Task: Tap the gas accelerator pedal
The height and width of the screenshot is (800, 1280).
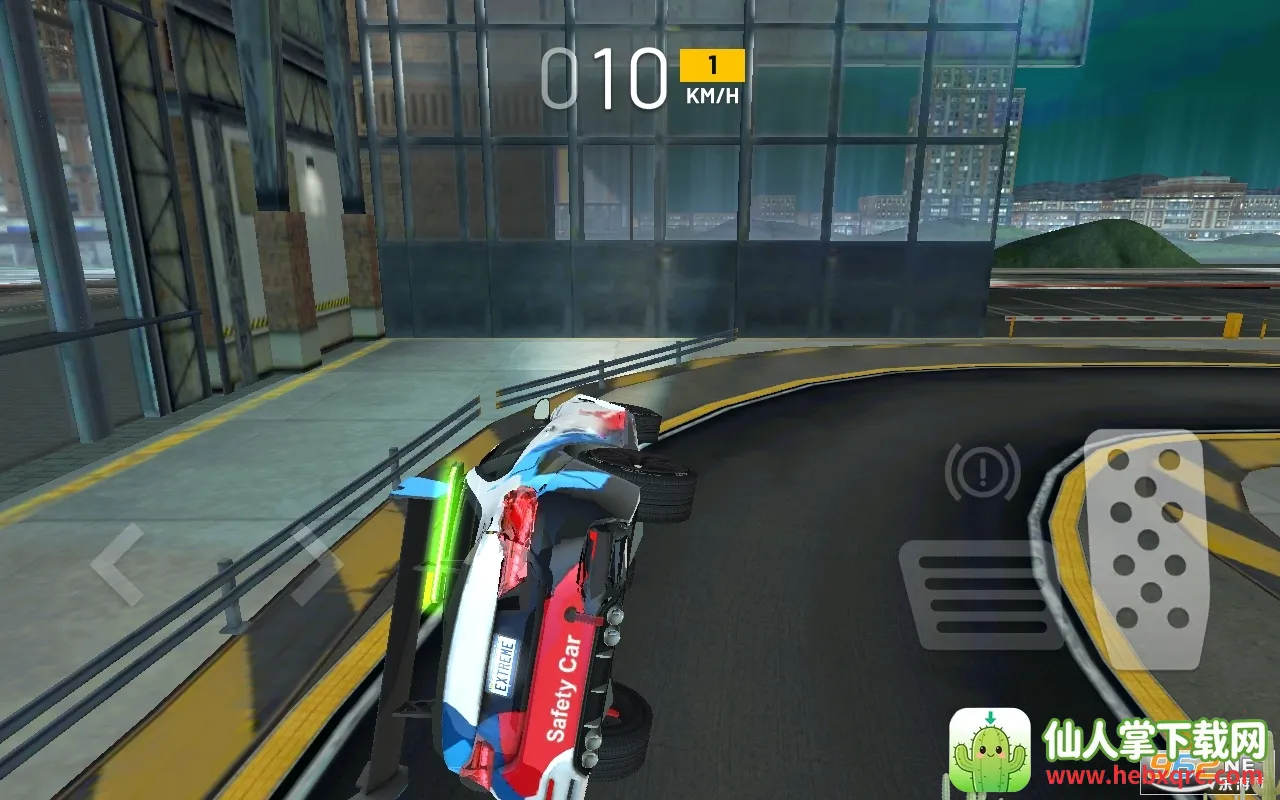Action: pyautogui.click(x=1146, y=548)
